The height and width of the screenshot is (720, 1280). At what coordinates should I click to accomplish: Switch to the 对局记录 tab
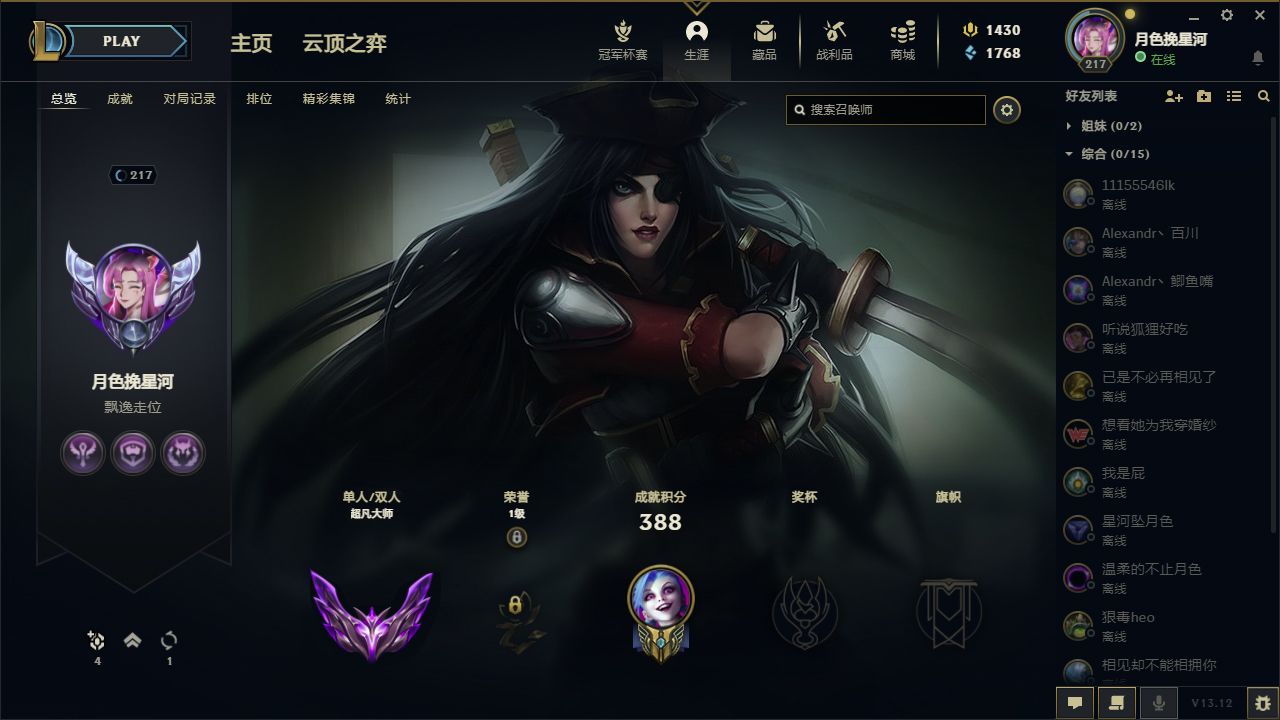189,98
